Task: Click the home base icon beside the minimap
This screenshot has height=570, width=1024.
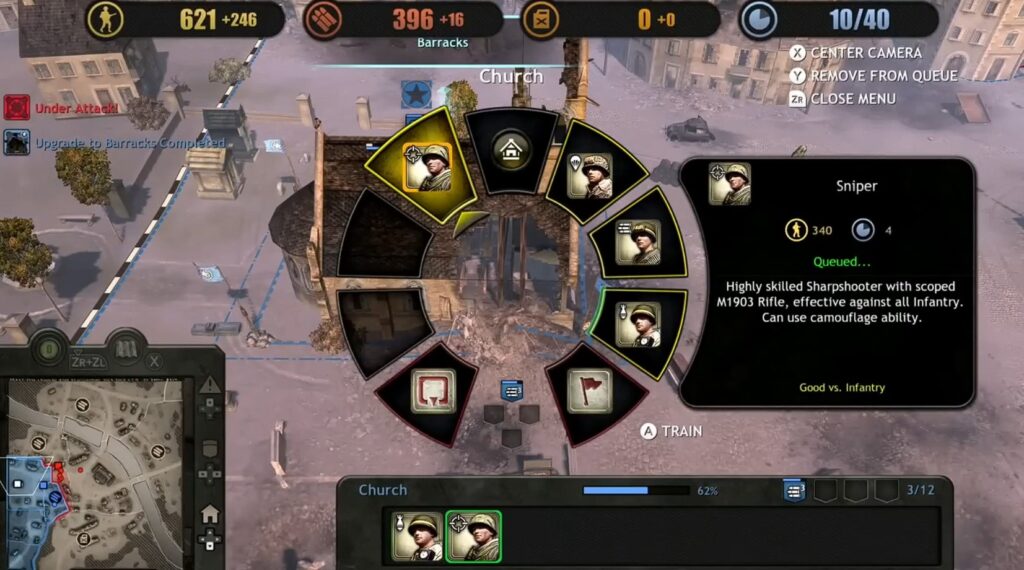Action: coord(209,515)
